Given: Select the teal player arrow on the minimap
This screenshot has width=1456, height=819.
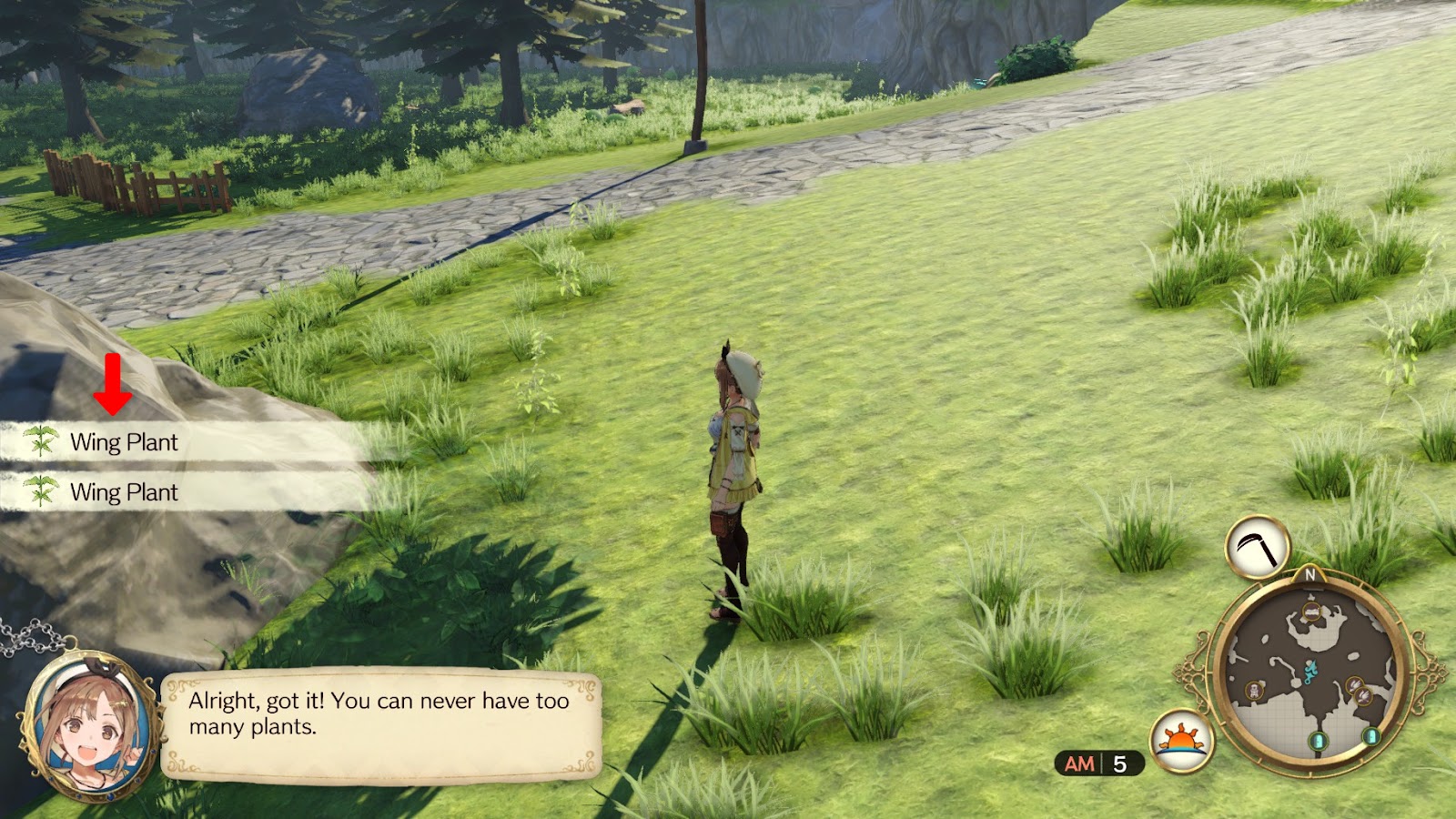Looking at the screenshot, I should click(x=1310, y=672).
